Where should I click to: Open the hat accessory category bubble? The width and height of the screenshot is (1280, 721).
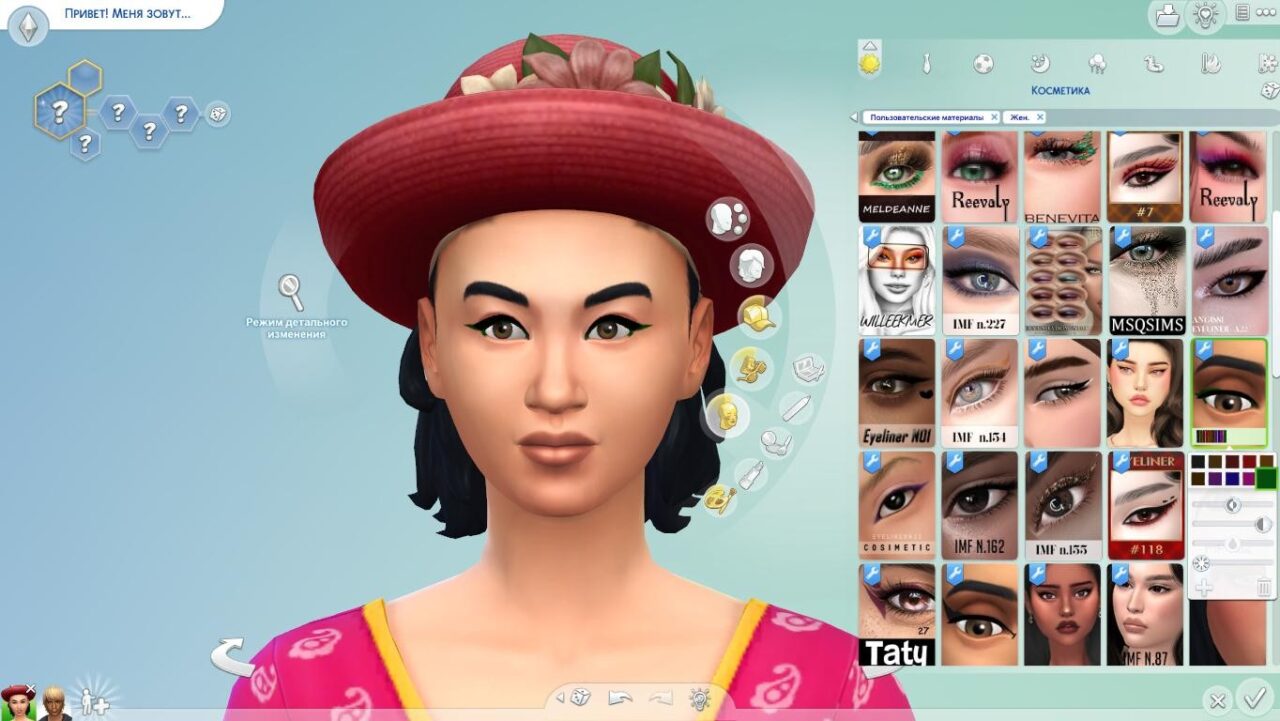tap(757, 315)
